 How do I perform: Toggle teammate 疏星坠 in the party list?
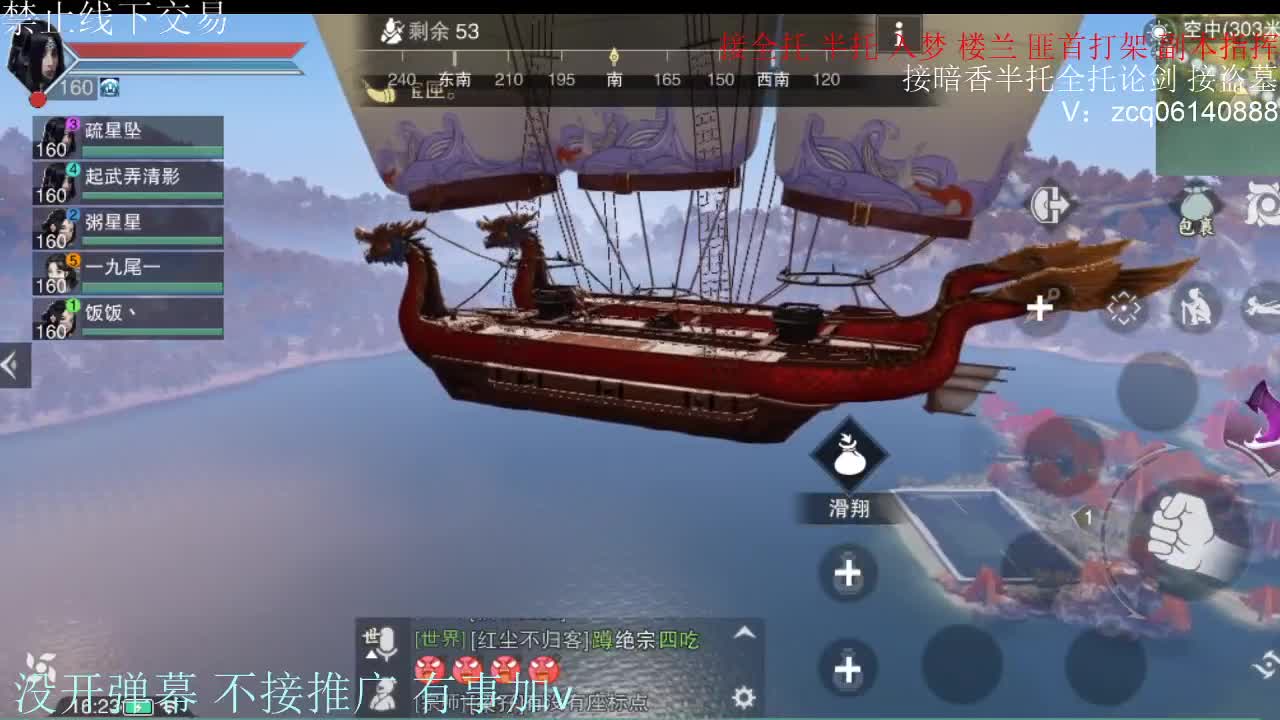tap(130, 133)
